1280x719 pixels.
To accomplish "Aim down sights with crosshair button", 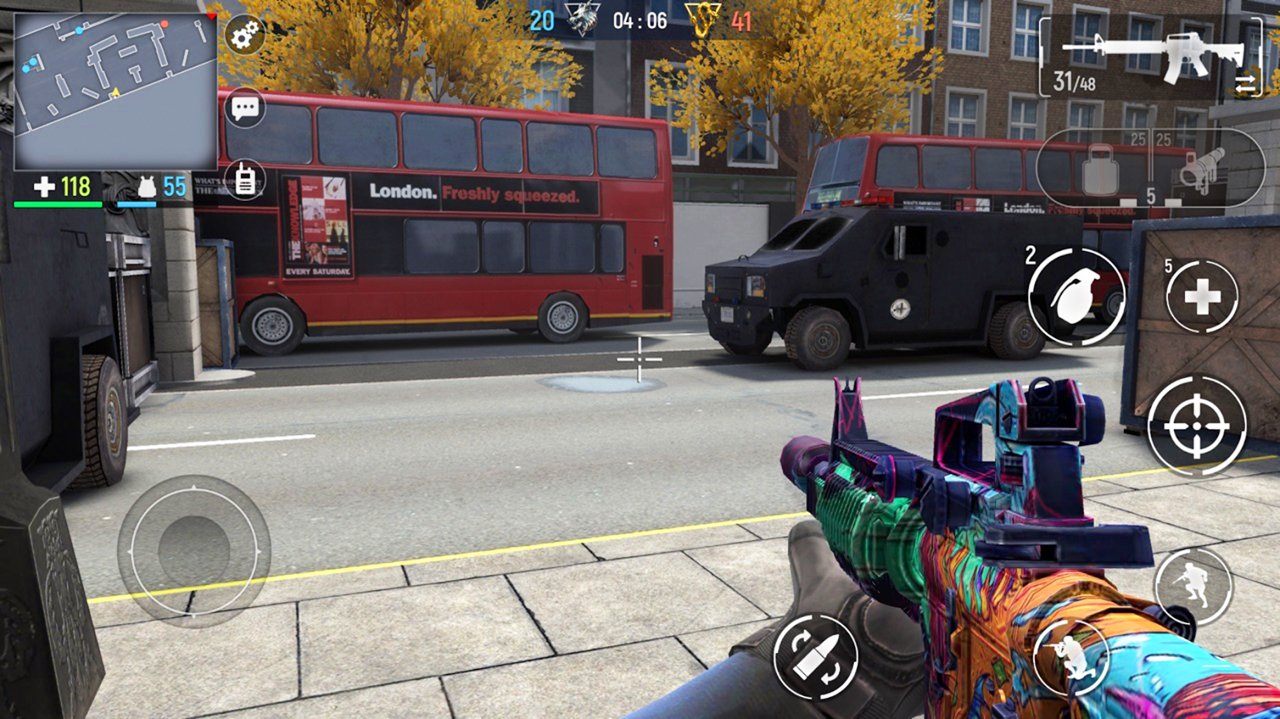I will click(x=1197, y=427).
